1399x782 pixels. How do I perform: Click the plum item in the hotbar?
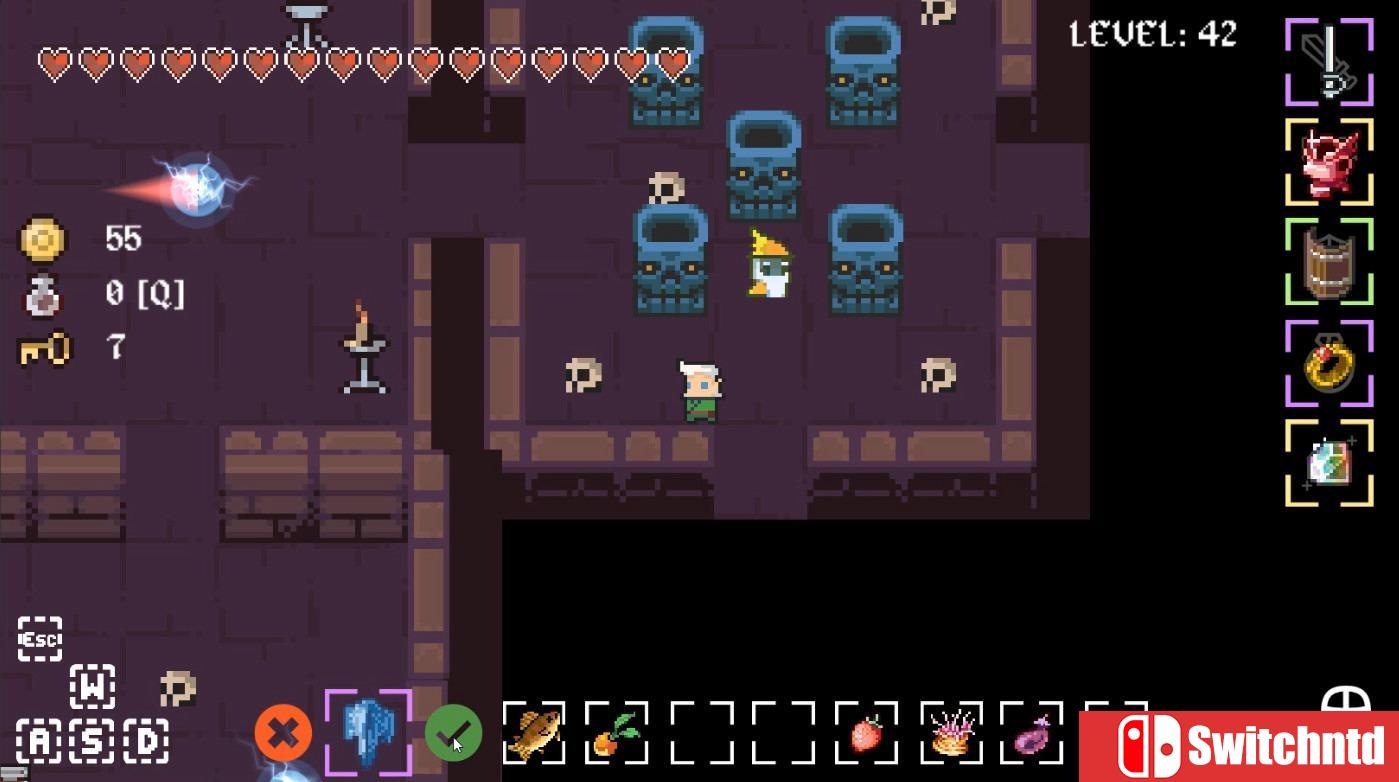[x=1034, y=733]
